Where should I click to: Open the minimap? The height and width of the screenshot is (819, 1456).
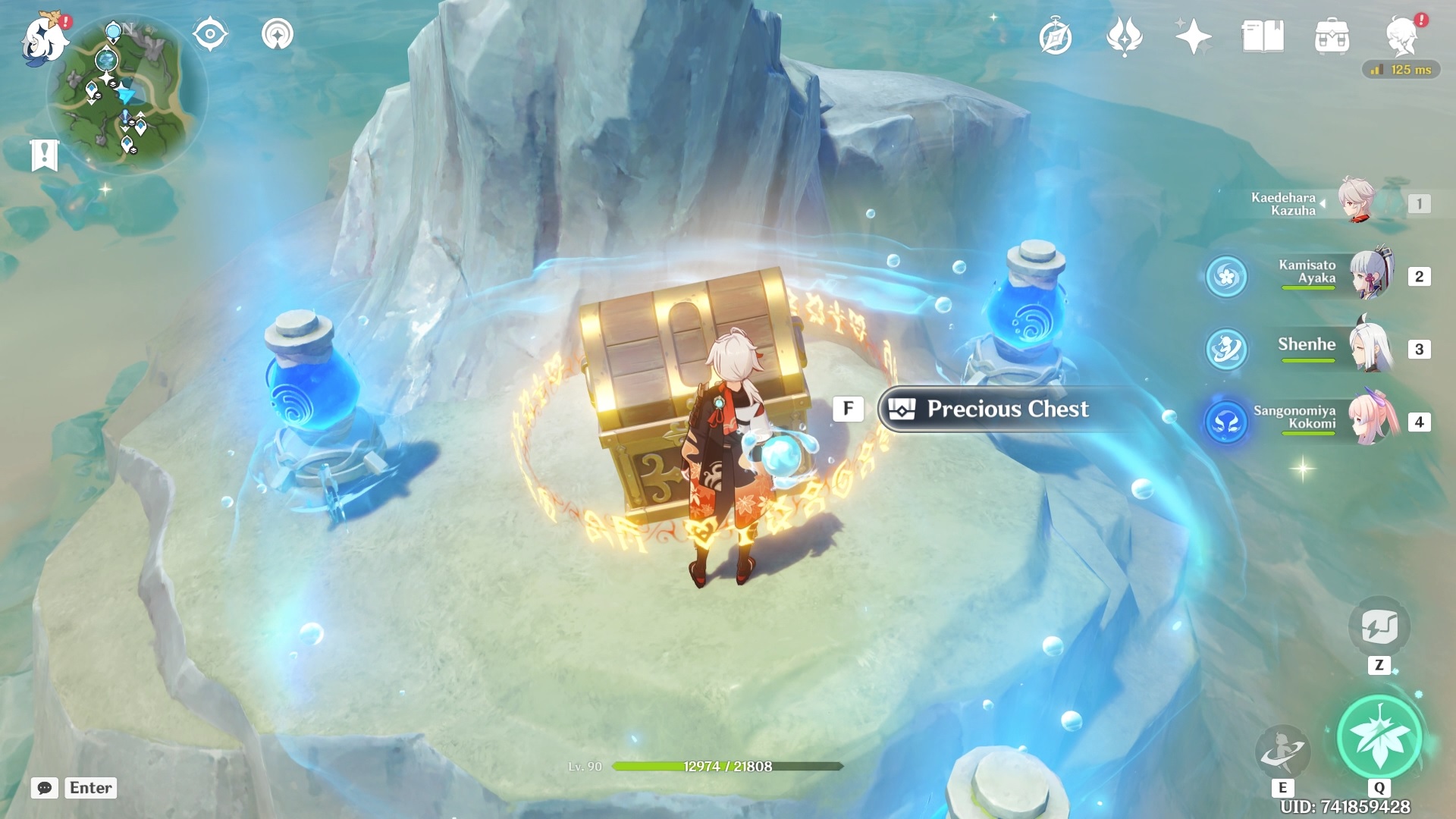(126, 95)
